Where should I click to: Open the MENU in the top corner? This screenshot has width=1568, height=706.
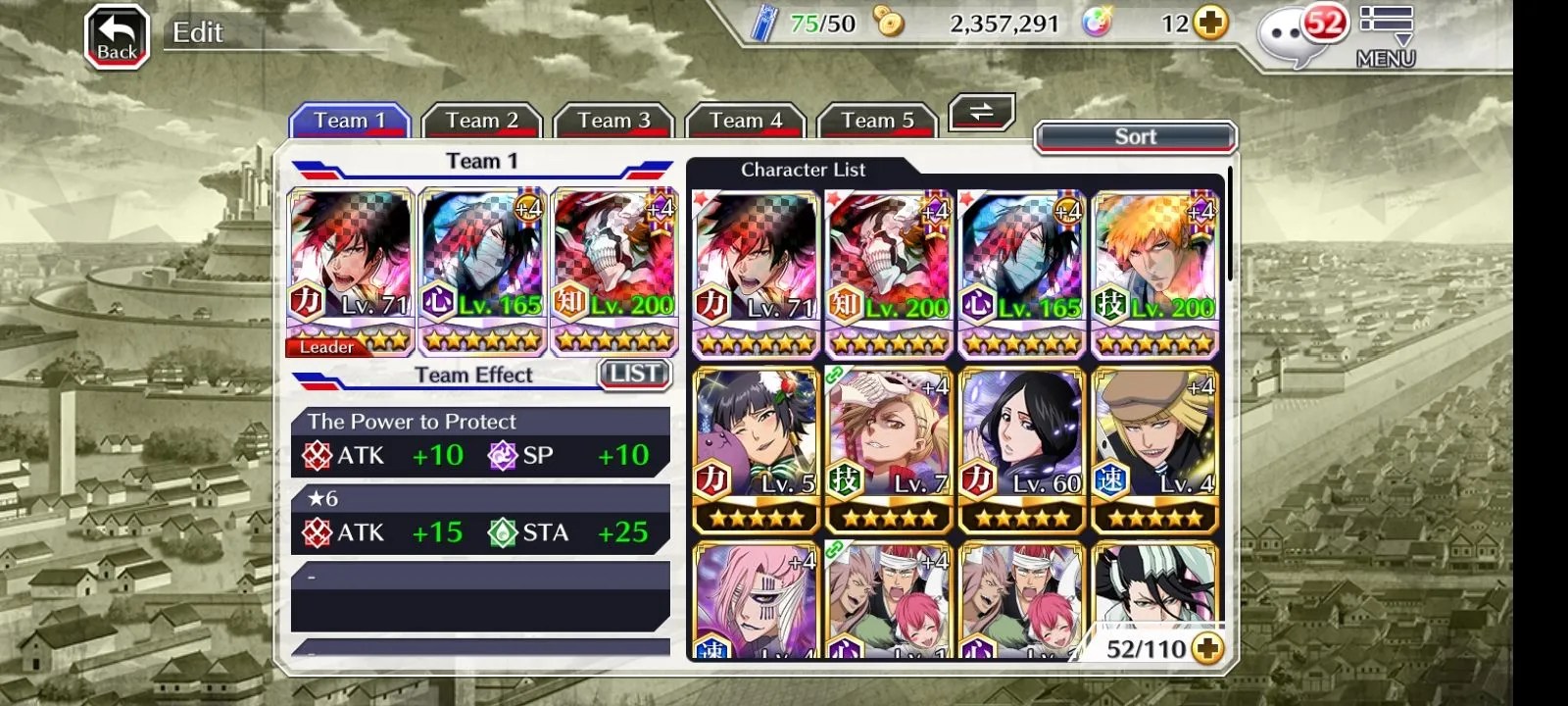(x=1386, y=37)
